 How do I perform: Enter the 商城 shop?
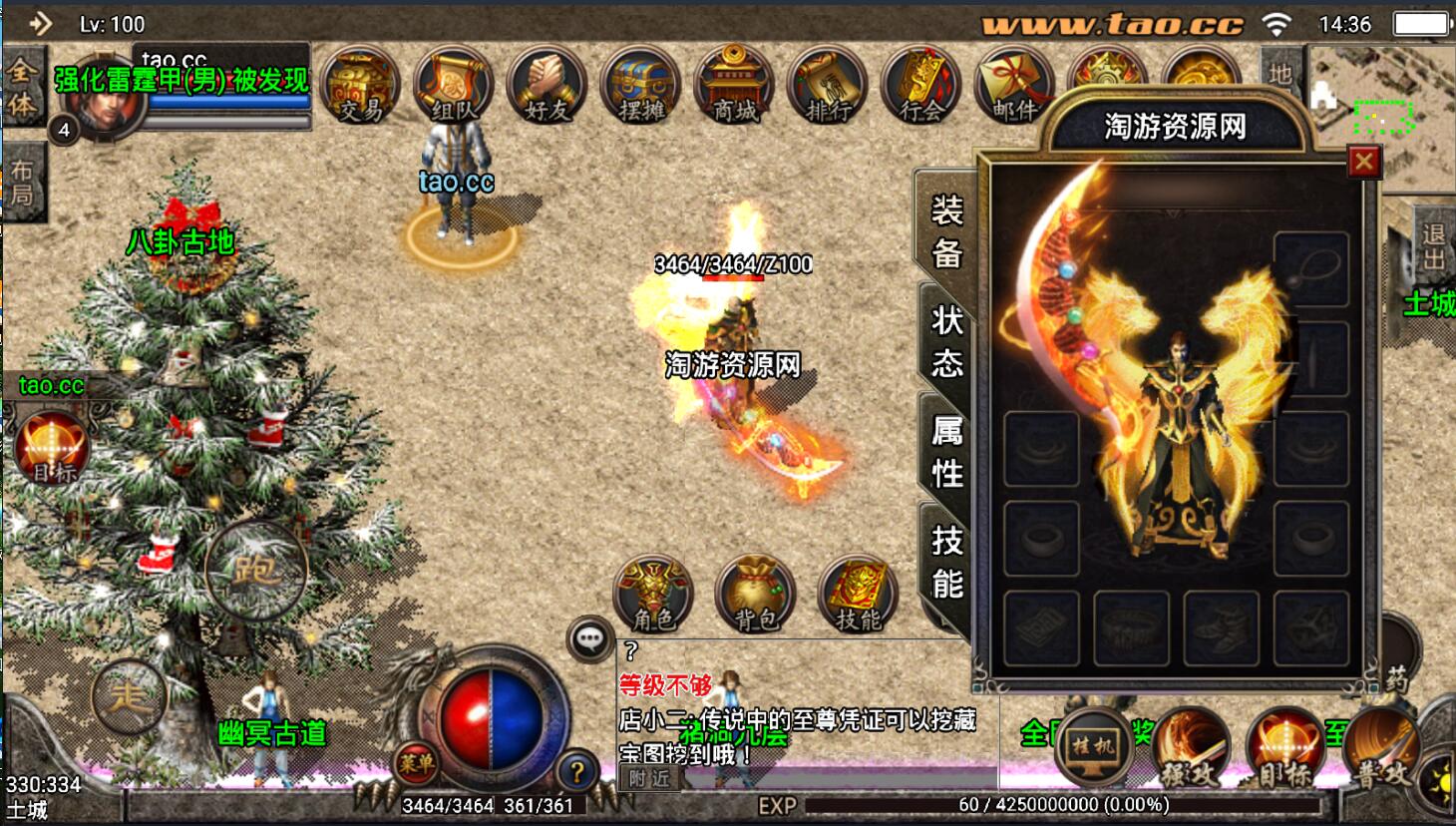click(735, 88)
